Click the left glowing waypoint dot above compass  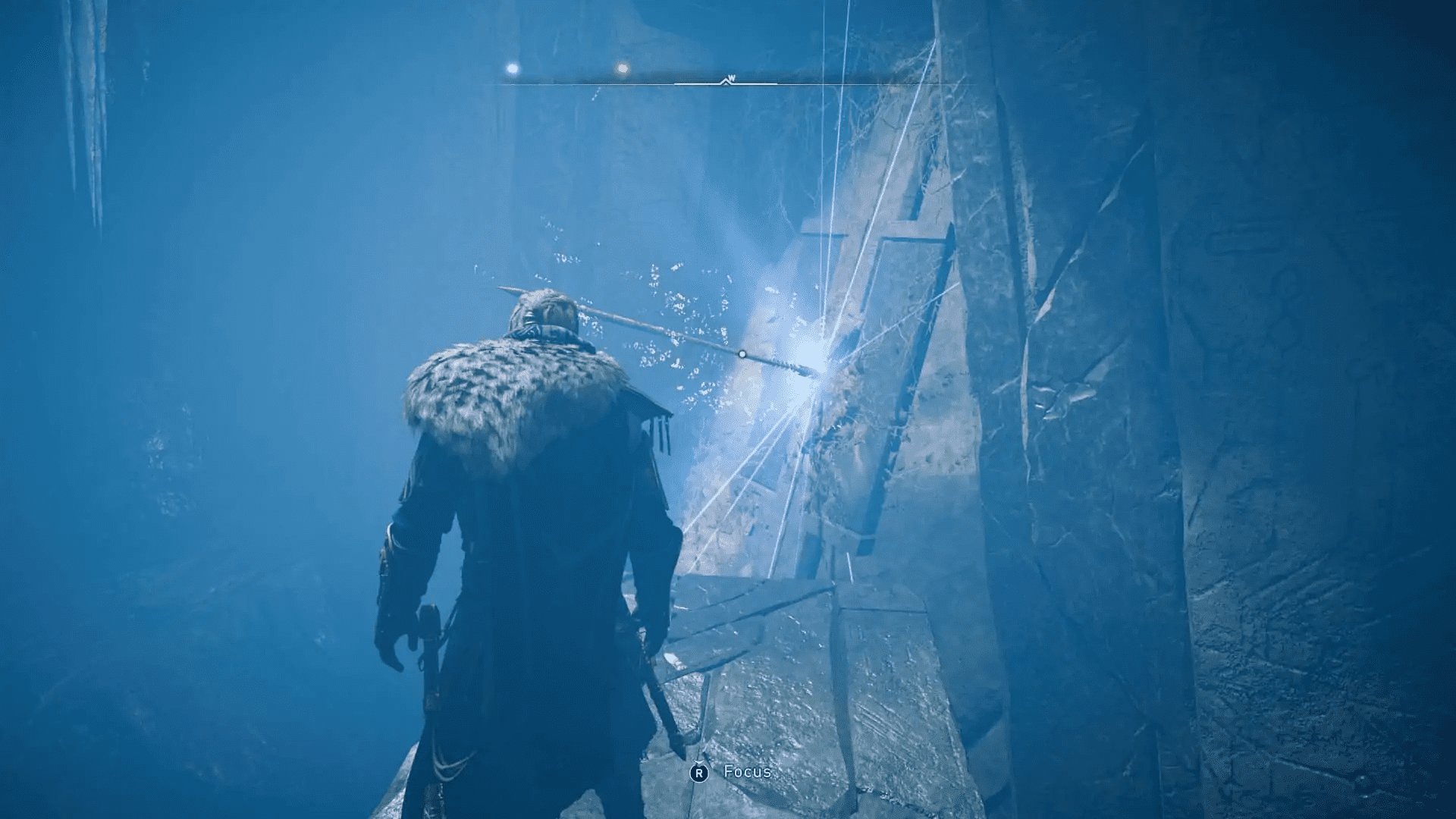click(512, 67)
